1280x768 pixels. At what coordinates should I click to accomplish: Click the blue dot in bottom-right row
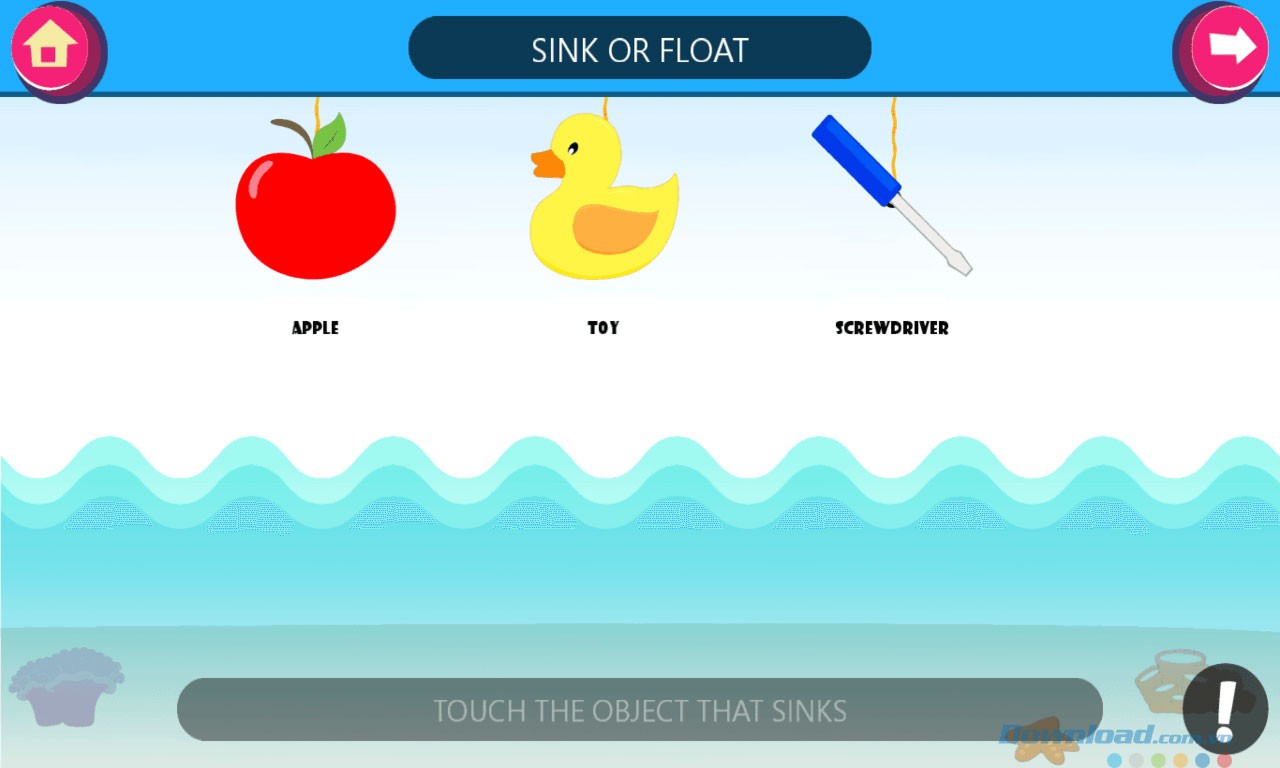pos(1202,759)
